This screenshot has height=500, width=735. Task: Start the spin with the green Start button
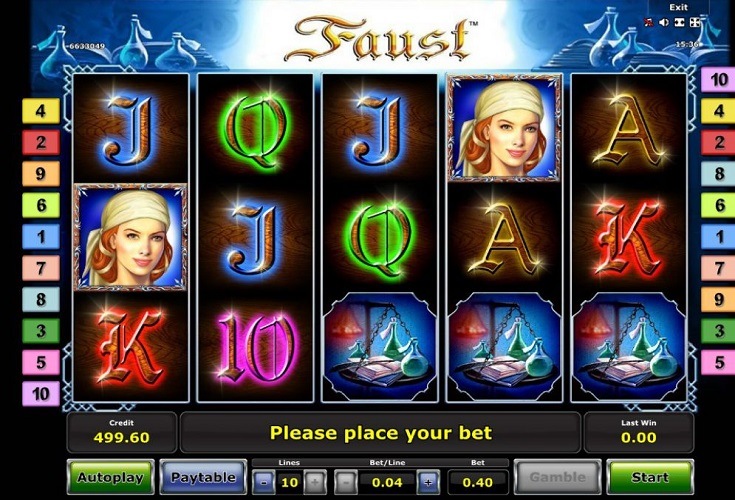point(650,477)
